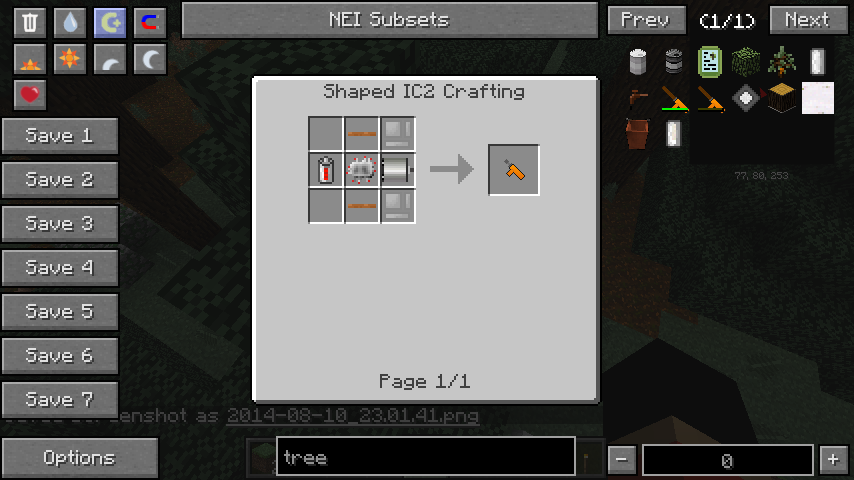Click the trash can delete button
854x480 pixels.
coord(31,22)
